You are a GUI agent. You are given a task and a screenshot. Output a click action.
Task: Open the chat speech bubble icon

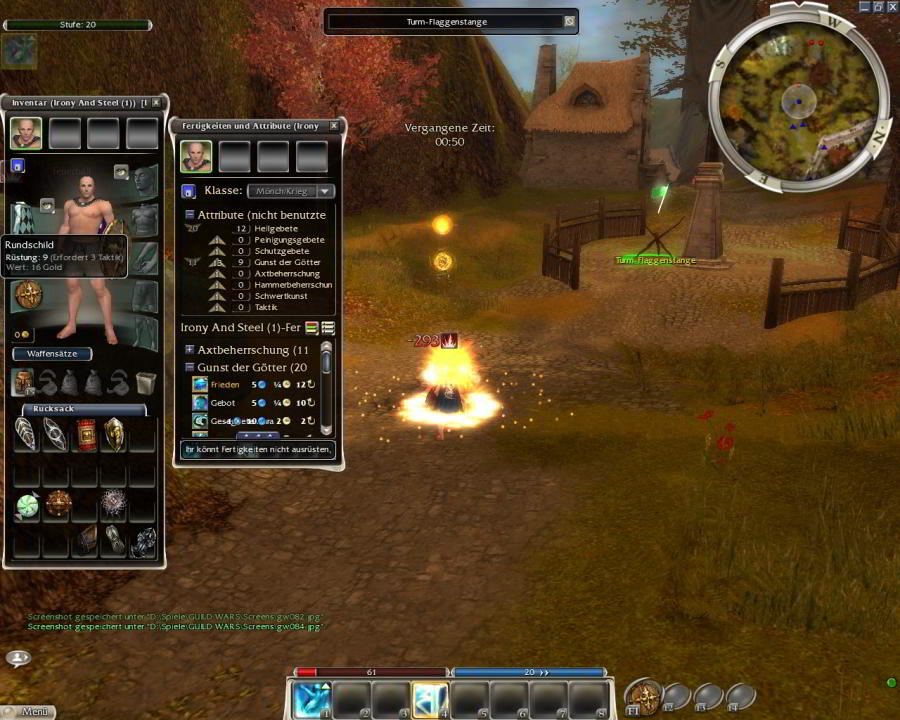tap(18, 658)
